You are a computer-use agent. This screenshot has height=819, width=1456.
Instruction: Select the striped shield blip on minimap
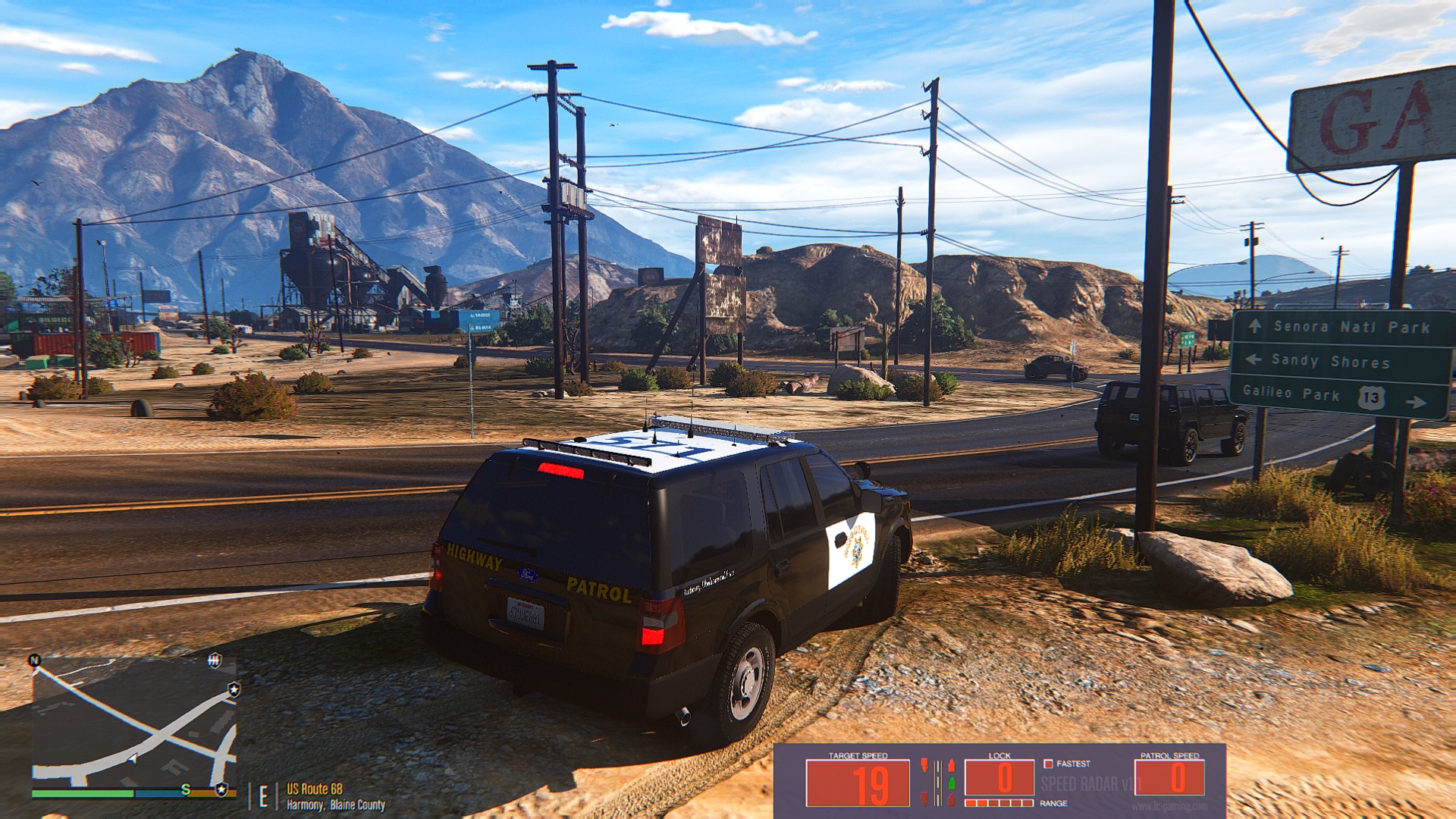pyautogui.click(x=215, y=661)
